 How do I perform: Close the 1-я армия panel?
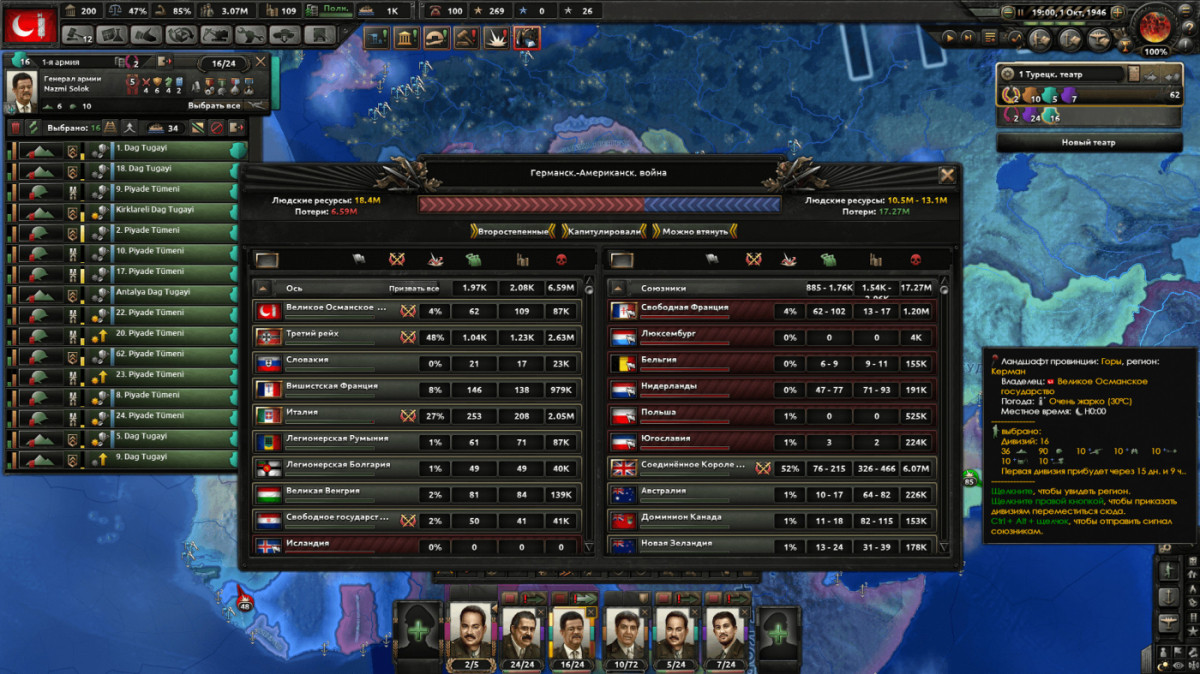[x=261, y=62]
